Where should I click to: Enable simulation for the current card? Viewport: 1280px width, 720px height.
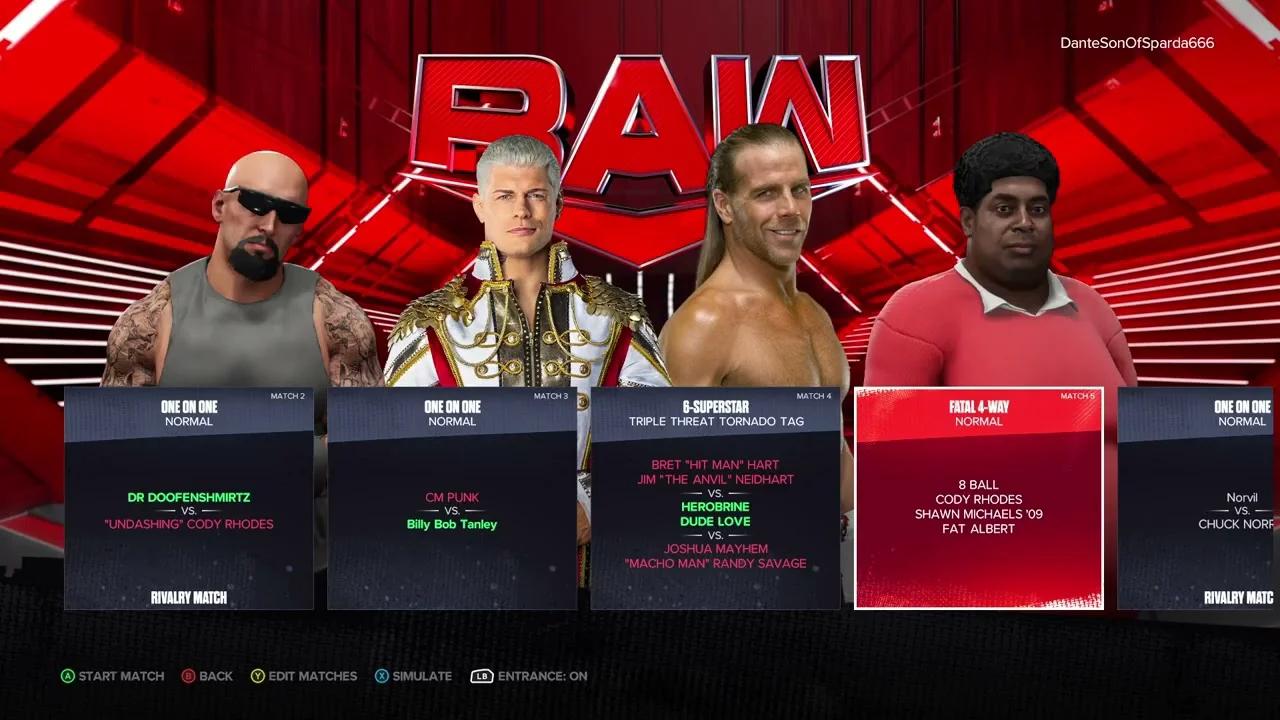point(413,676)
